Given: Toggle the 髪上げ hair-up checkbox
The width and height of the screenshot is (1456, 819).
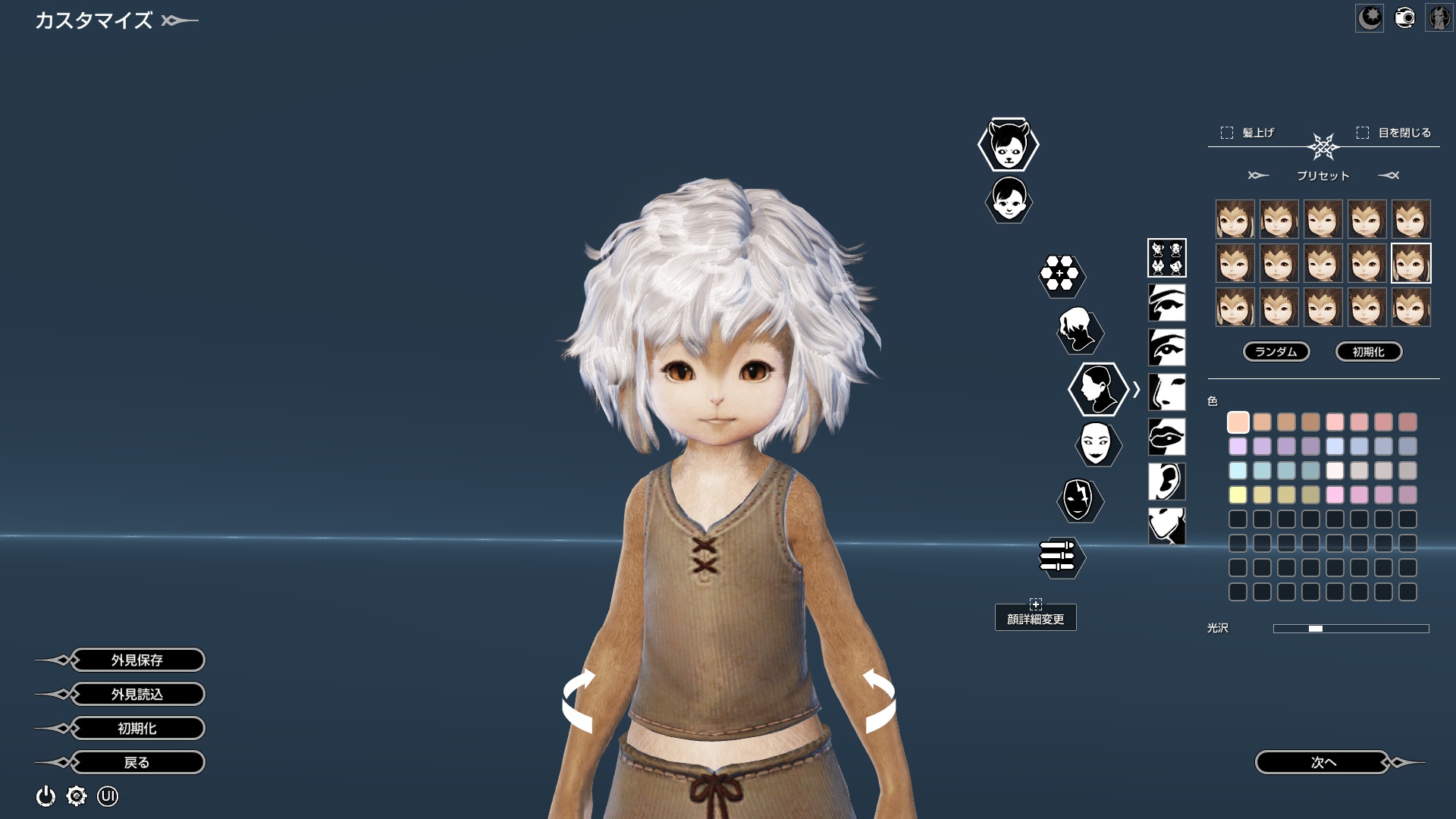Looking at the screenshot, I should [x=1227, y=133].
